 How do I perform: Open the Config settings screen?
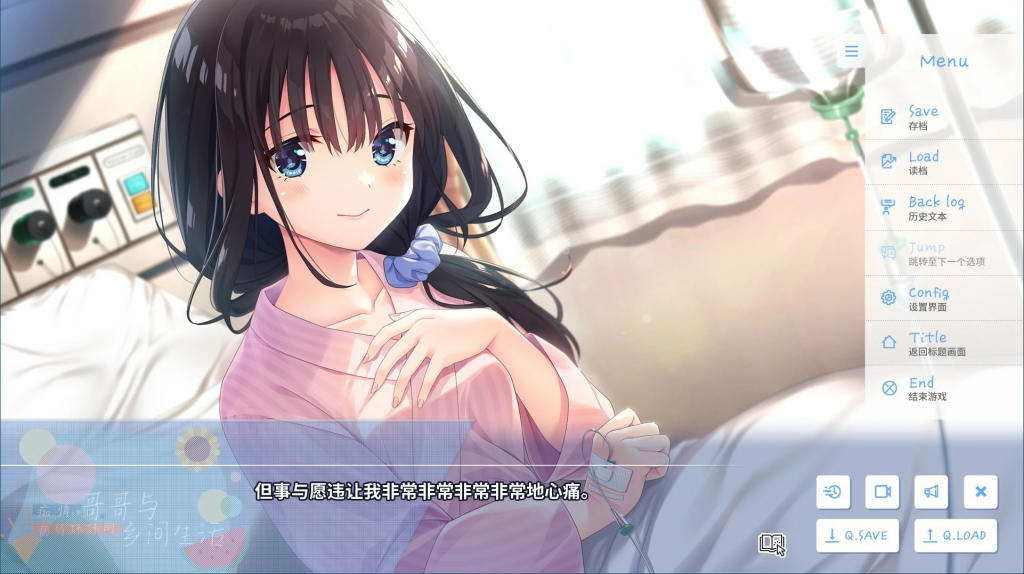click(927, 298)
